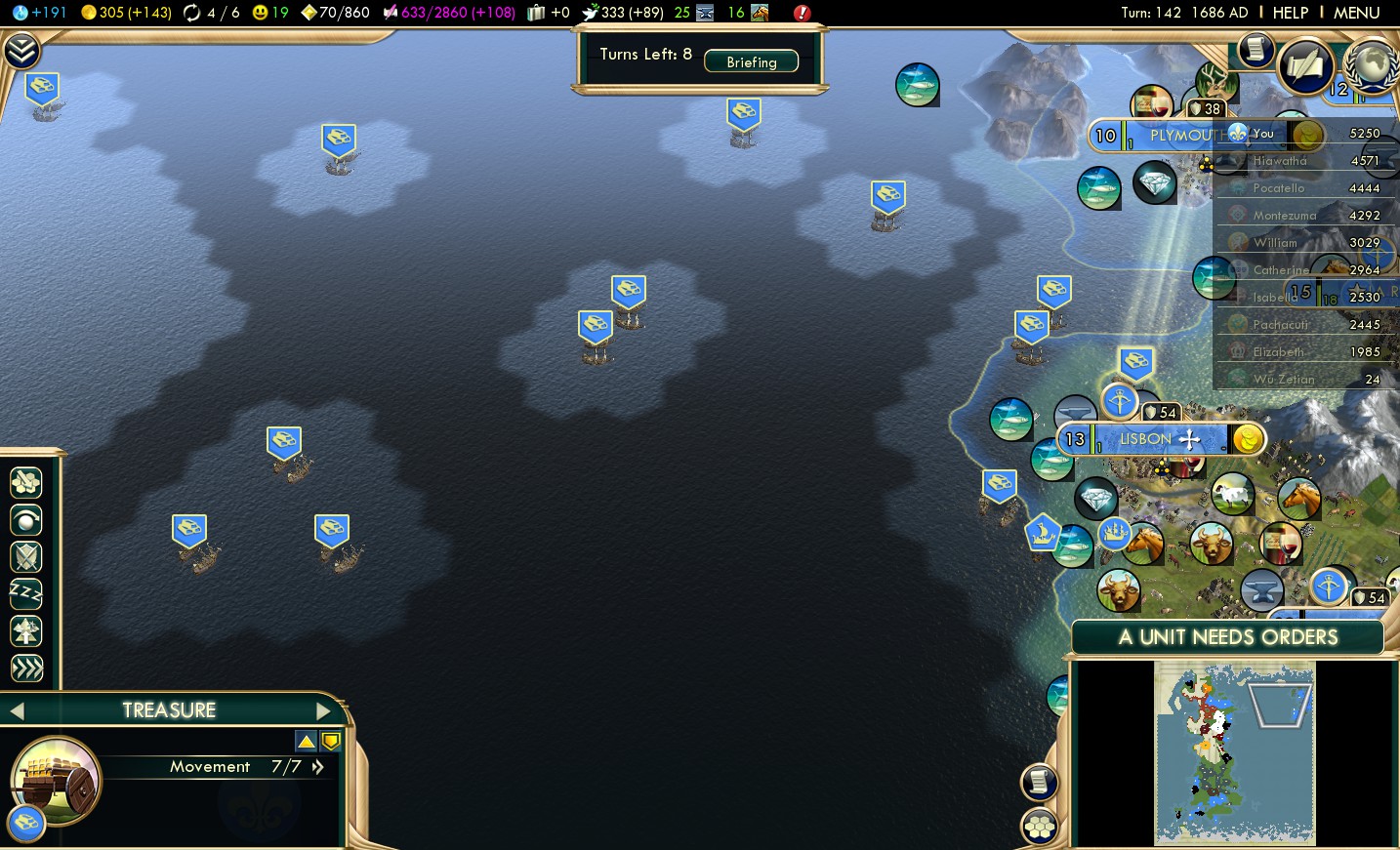The height and width of the screenshot is (850, 1400).
Task: Open the red exclamation alert in top bar
Action: [802, 13]
